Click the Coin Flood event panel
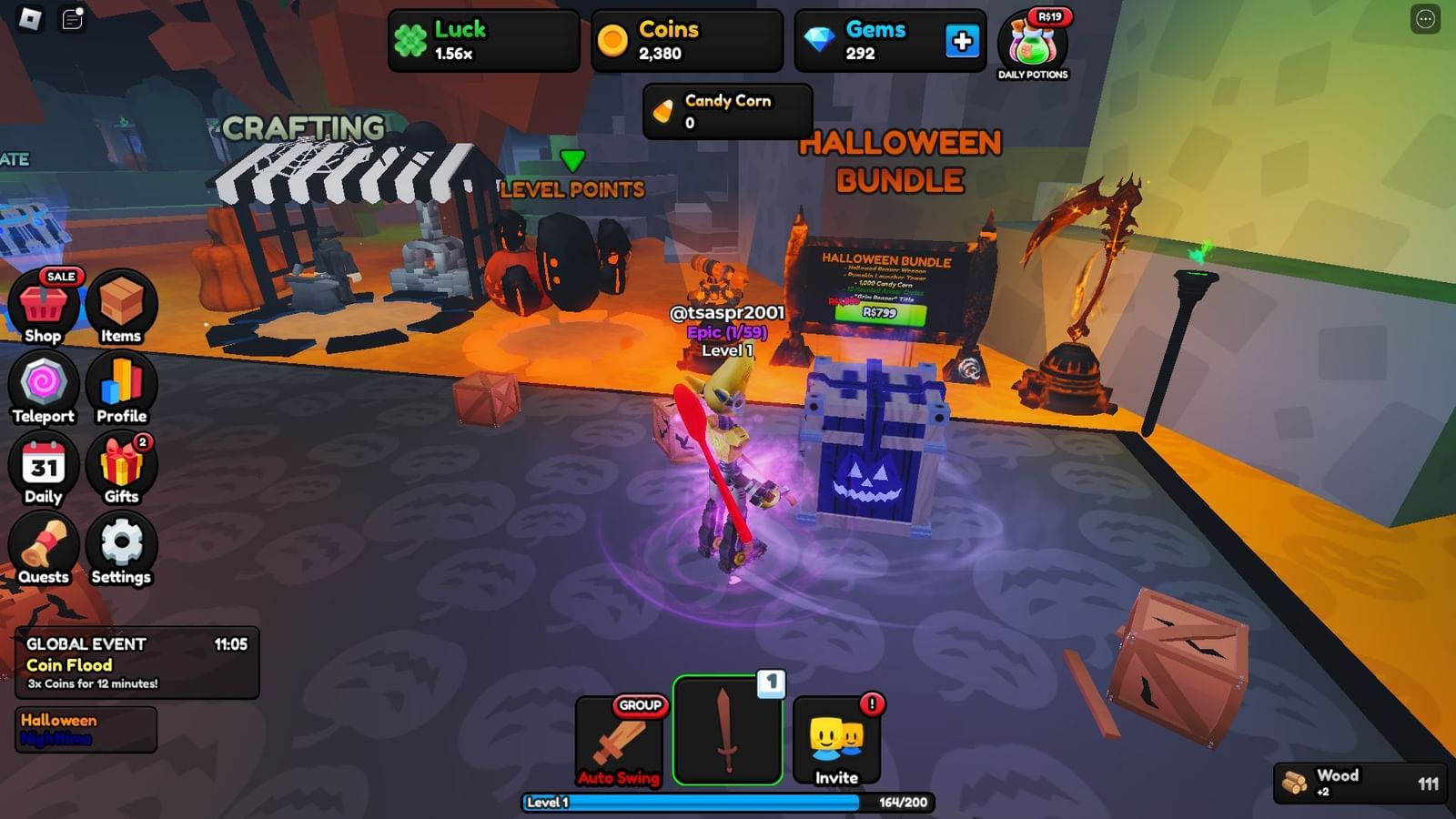This screenshot has width=1456, height=819. point(136,664)
